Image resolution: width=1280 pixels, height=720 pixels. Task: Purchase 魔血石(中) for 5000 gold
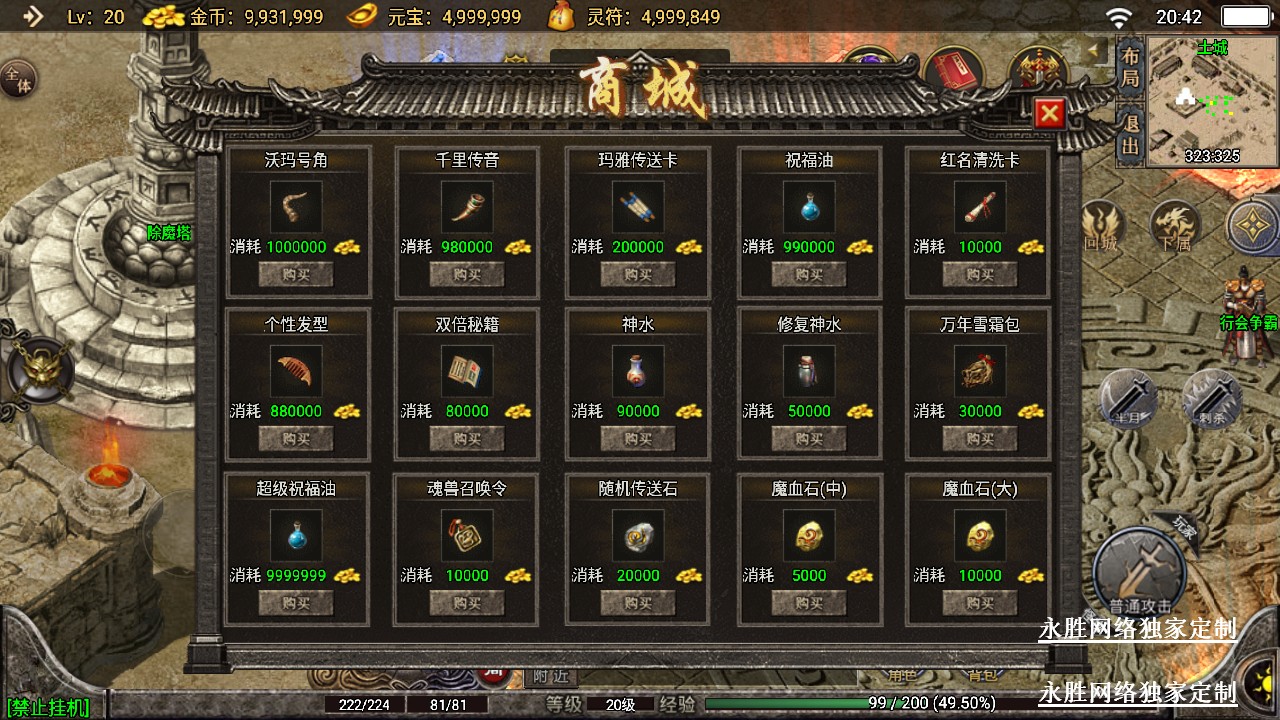click(x=809, y=602)
